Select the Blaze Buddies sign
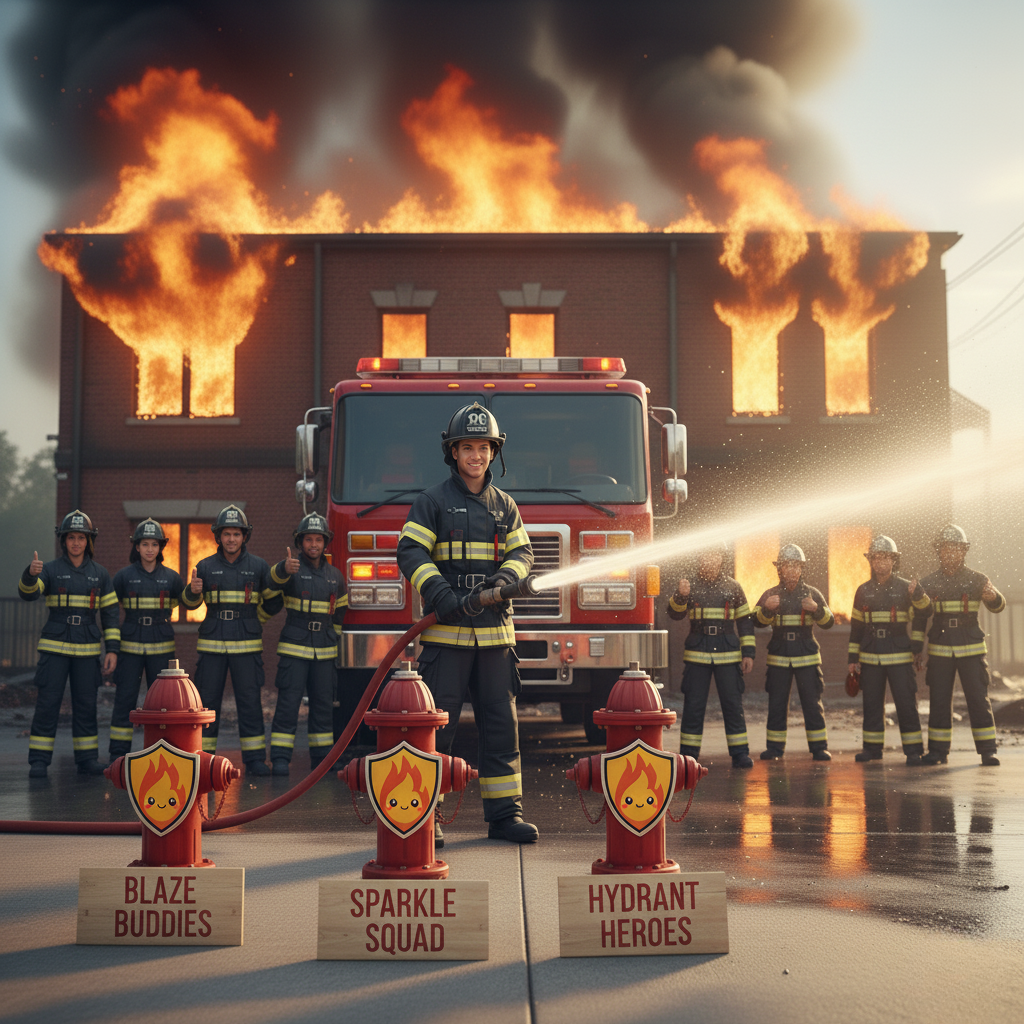 tap(160, 906)
